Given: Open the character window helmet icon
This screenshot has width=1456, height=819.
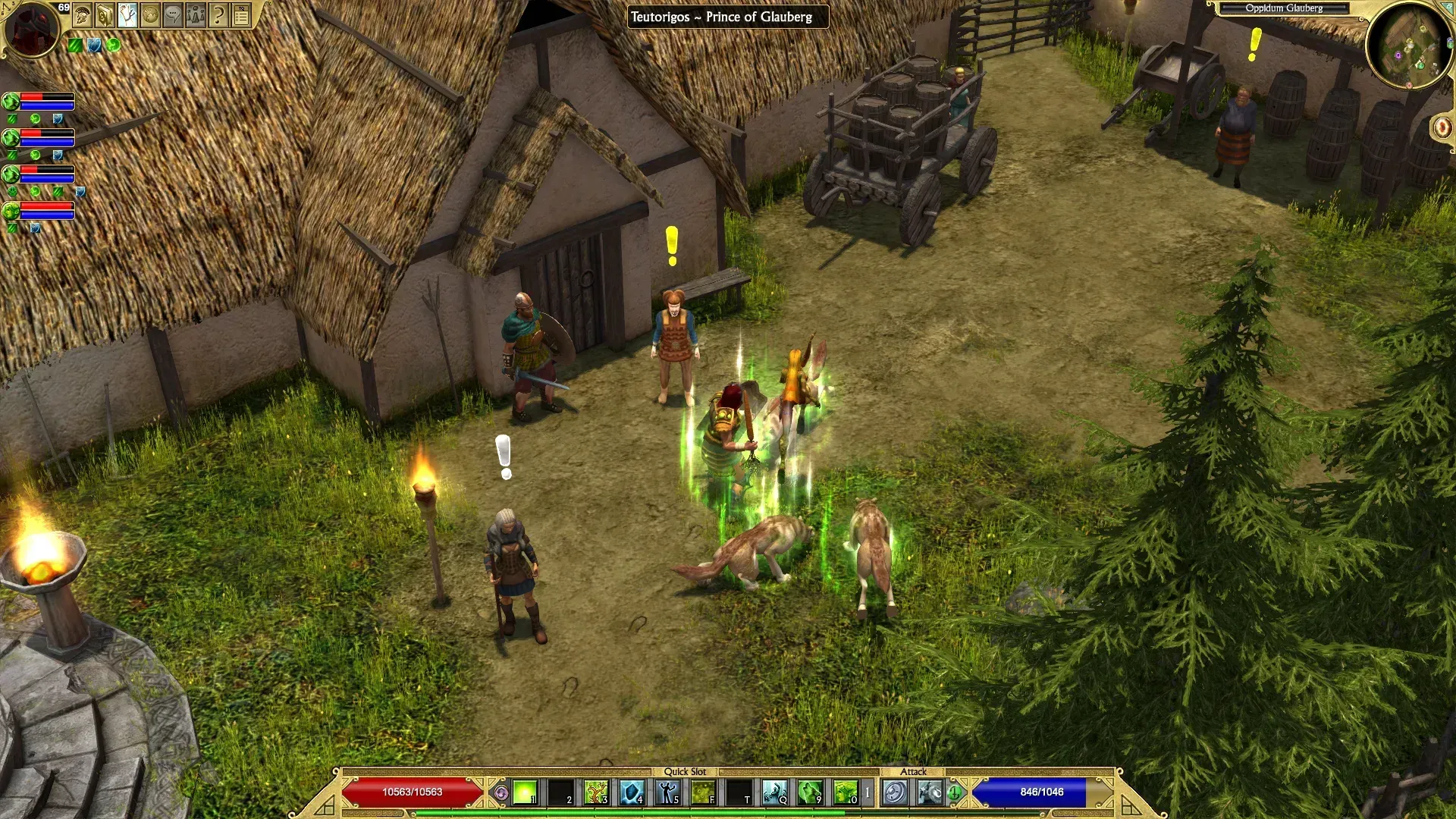Looking at the screenshot, I should [x=83, y=15].
